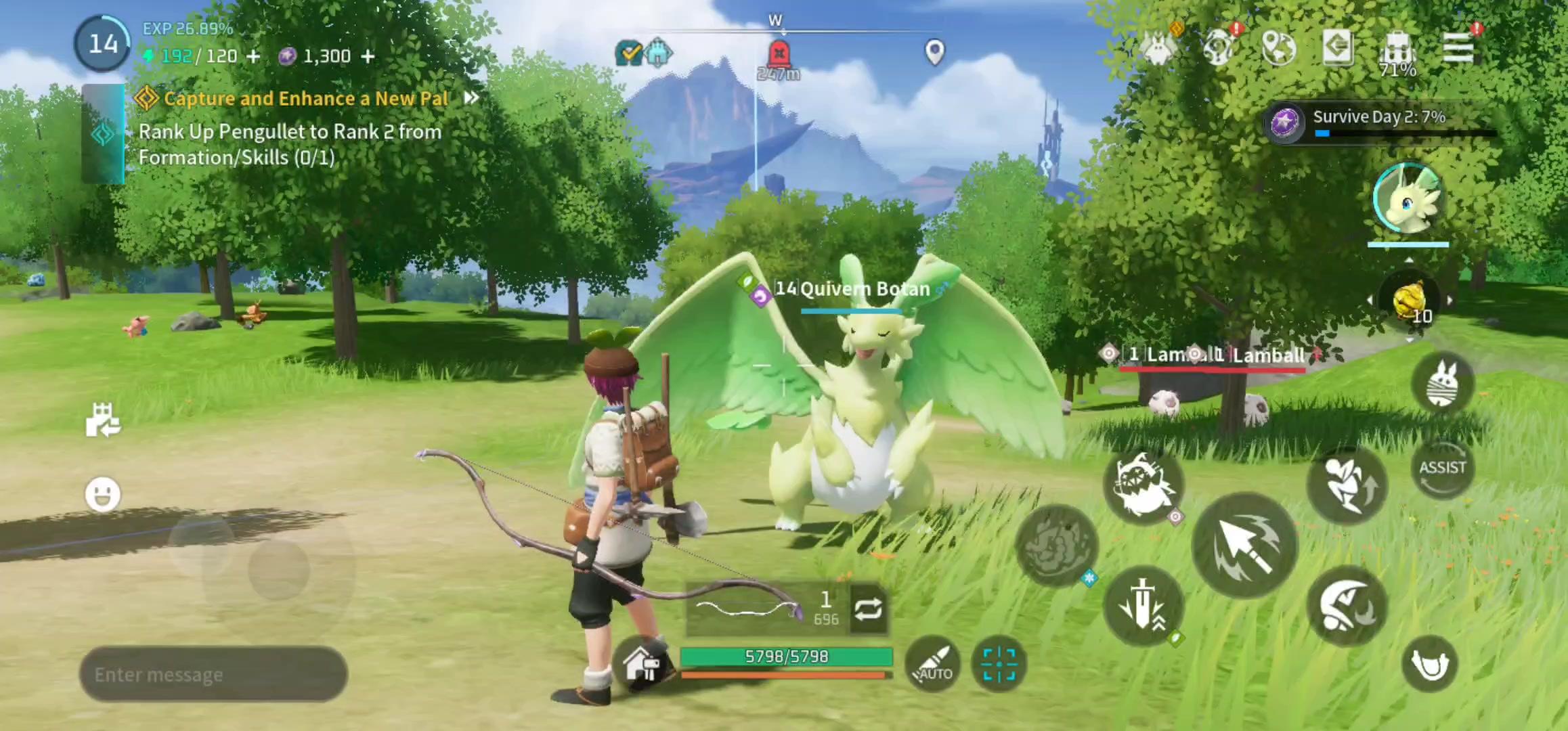
Task: Swap weapon with the cycle arrows button
Action: [868, 609]
